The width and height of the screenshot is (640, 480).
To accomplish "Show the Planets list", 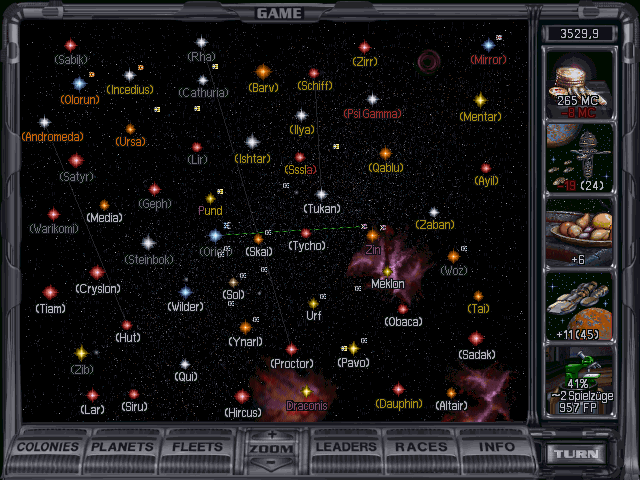I will pyautogui.click(x=124, y=446).
